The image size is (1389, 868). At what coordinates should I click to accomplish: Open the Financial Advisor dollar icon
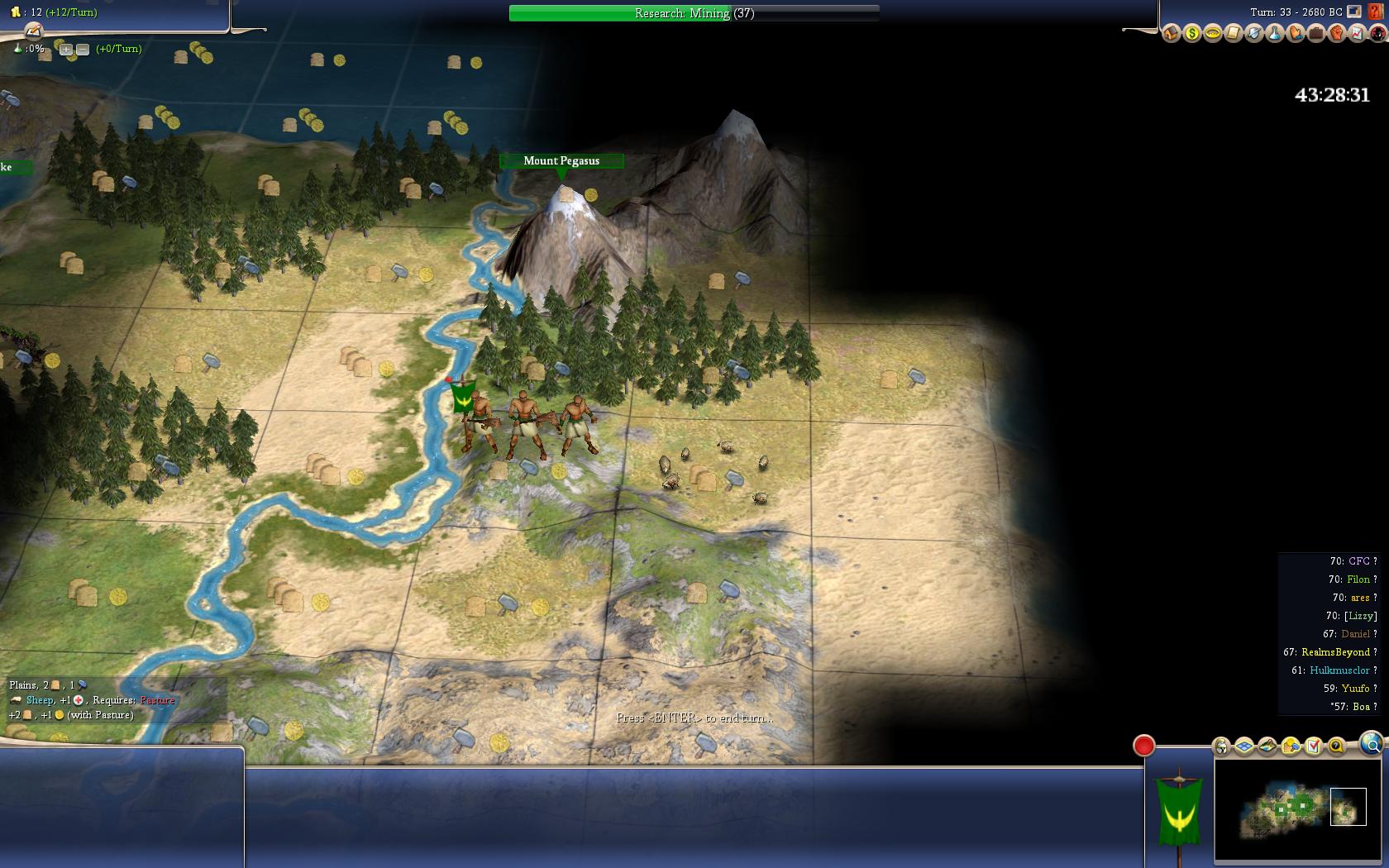1191,34
